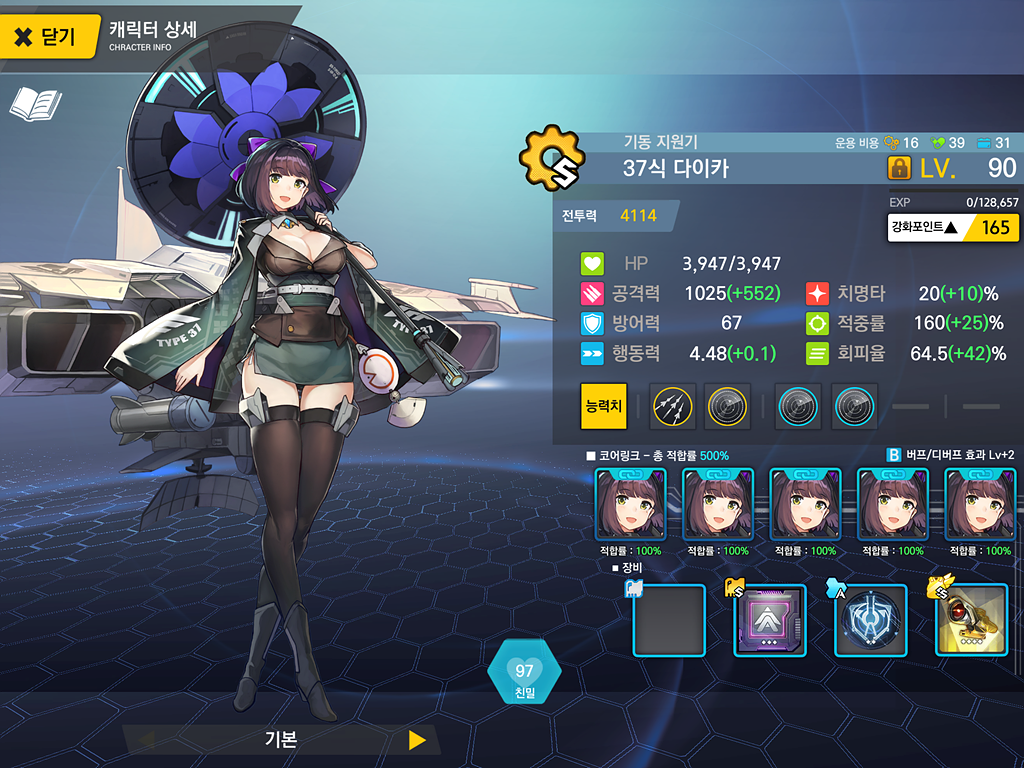Select the yellow gear equipment slot
This screenshot has height=768, width=1024.
pos(970,620)
